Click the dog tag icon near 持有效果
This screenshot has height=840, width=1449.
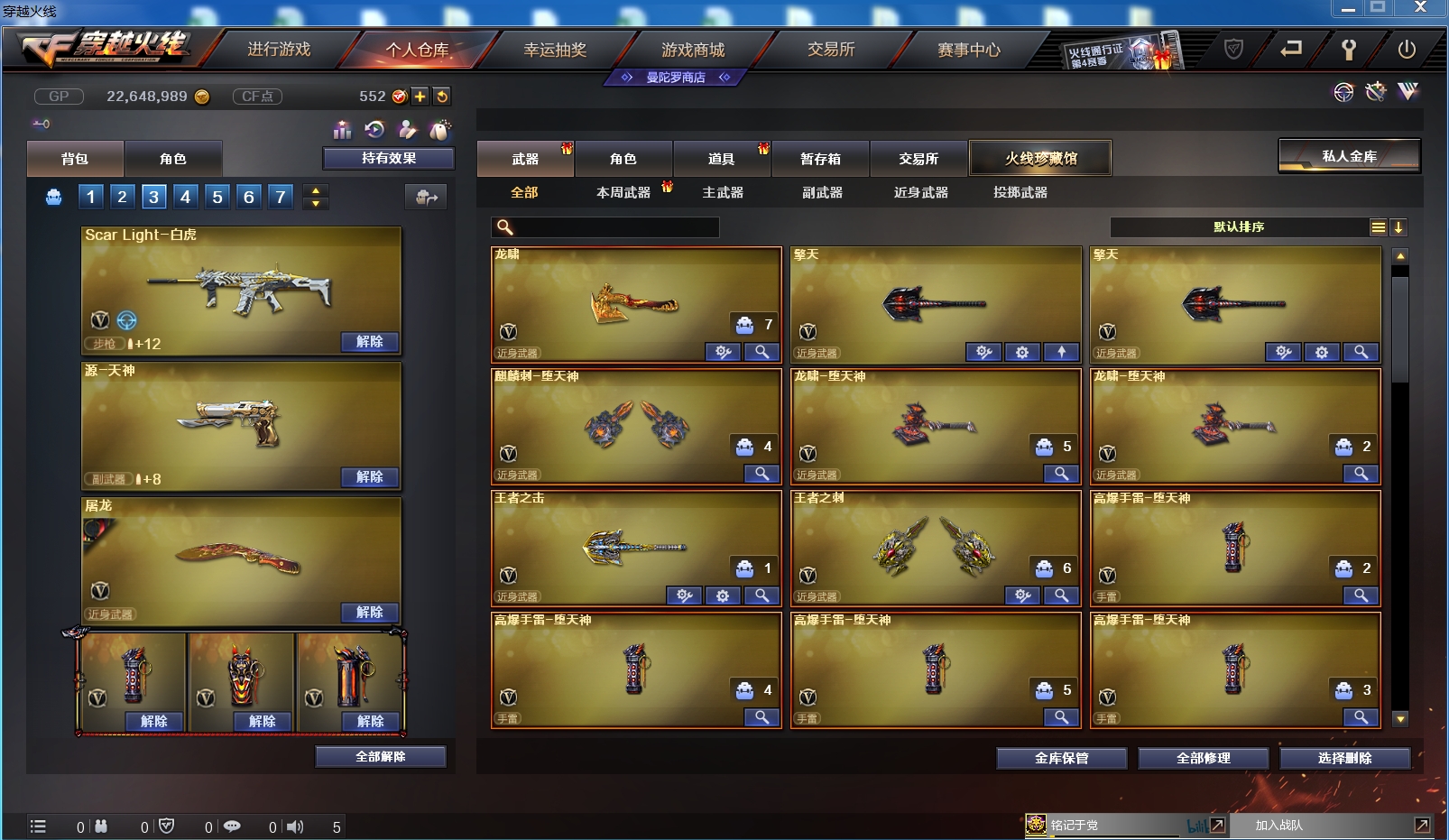[x=440, y=131]
